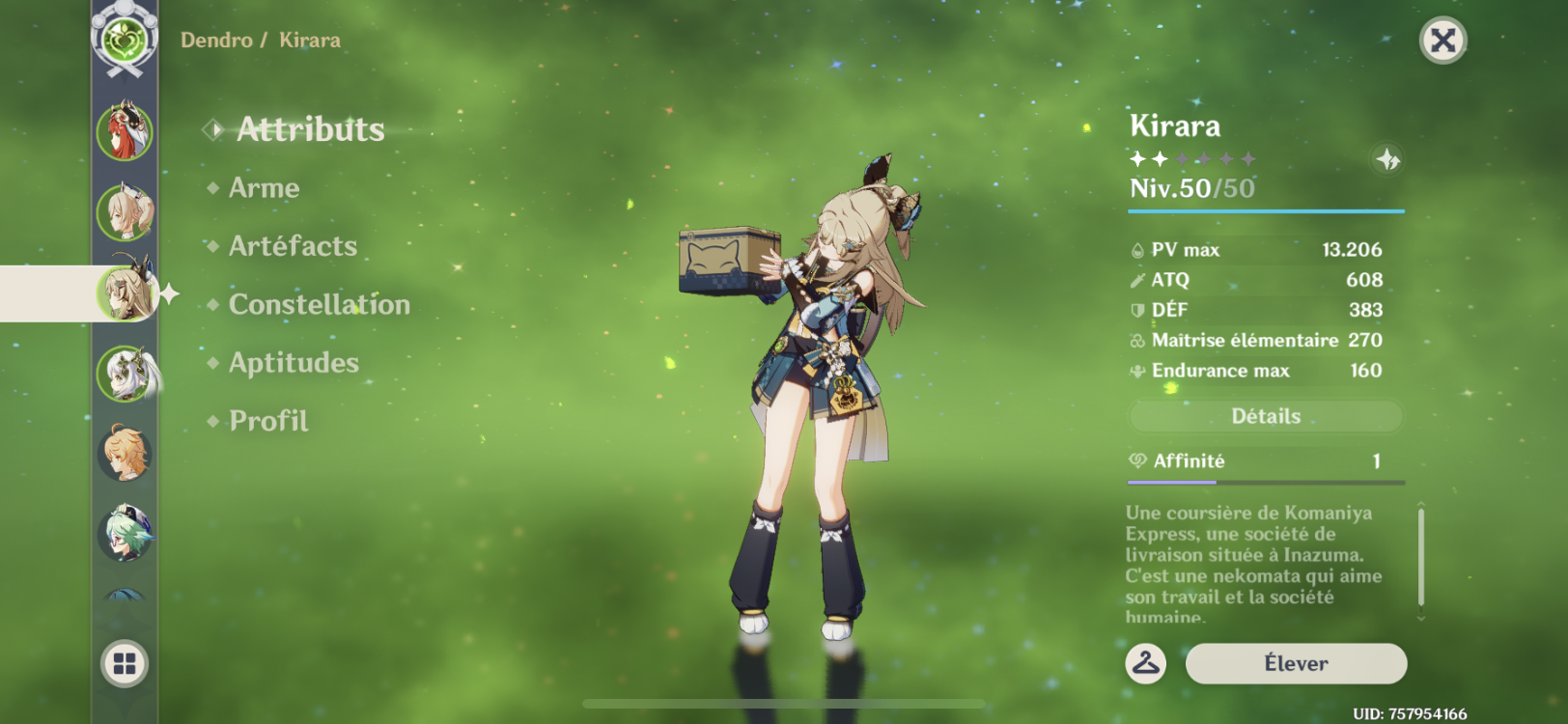
Task: Select Nahida's portrait below Kirara
Action: 124,374
